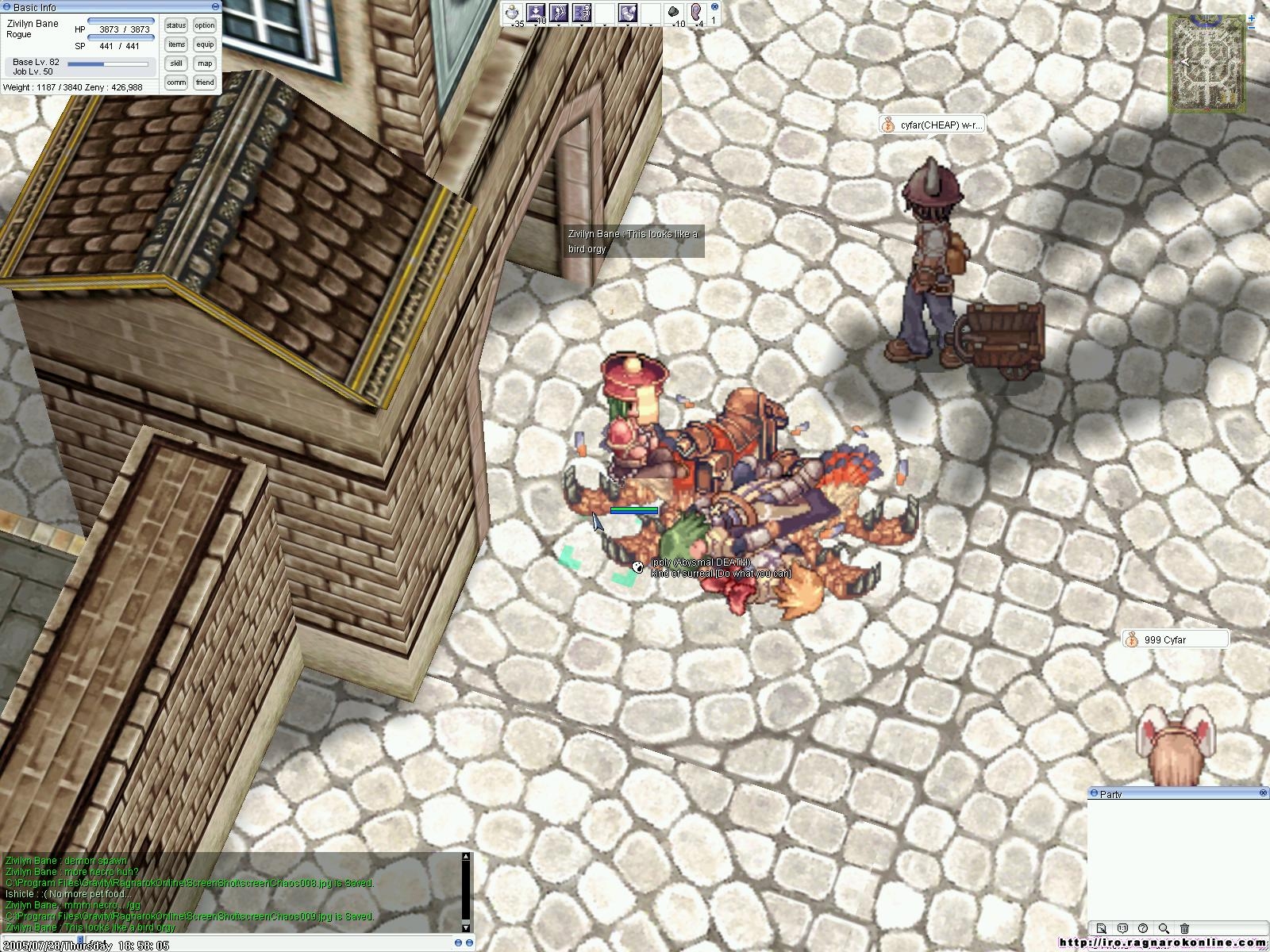Open the friend list
This screenshot has width=1270, height=952.
(205, 83)
